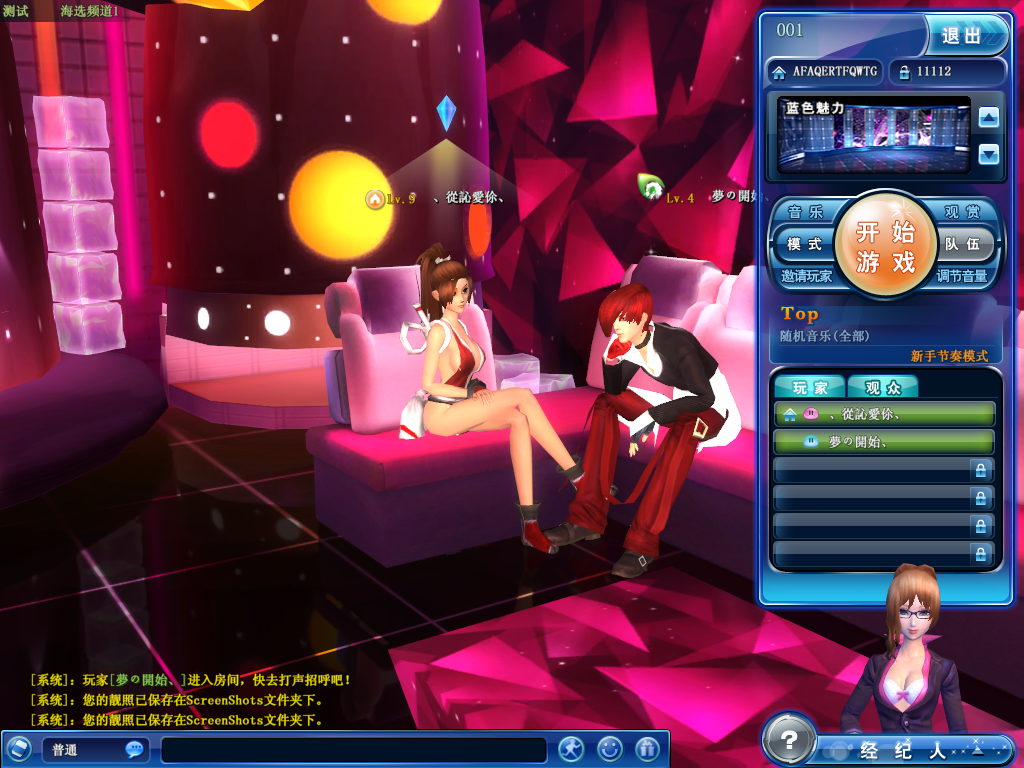The image size is (1024, 768).
Task: Open the 普通 chat channel selector
Action: click(94, 750)
